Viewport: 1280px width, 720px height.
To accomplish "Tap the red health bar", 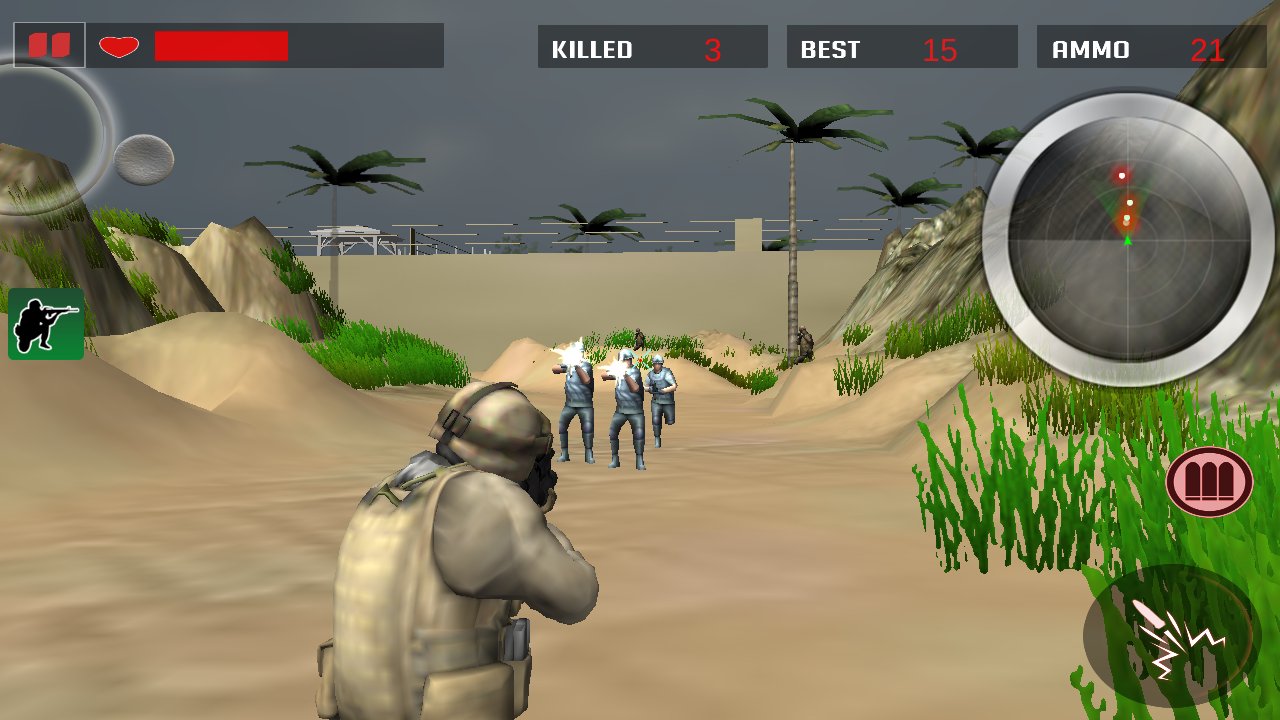I will point(222,44).
